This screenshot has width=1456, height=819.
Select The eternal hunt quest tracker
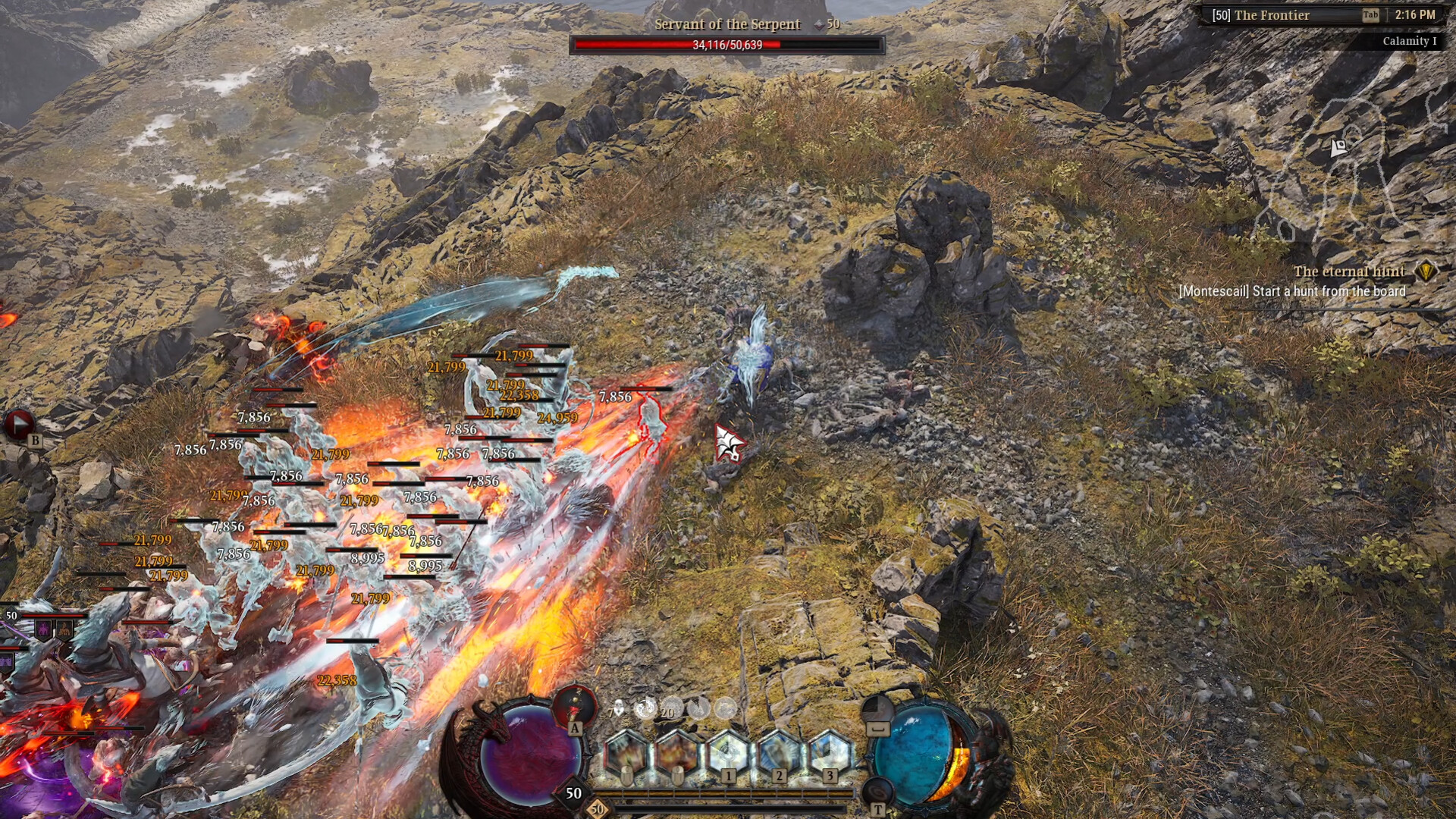[x=1348, y=271]
